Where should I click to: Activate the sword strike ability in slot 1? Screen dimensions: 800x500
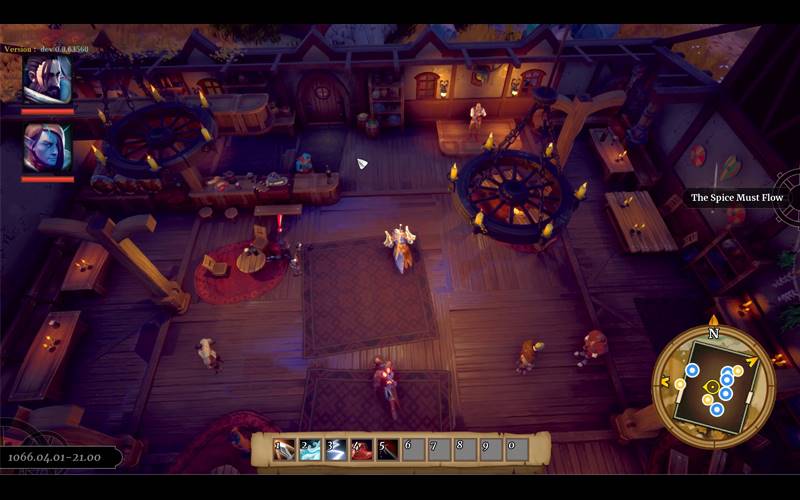point(285,450)
